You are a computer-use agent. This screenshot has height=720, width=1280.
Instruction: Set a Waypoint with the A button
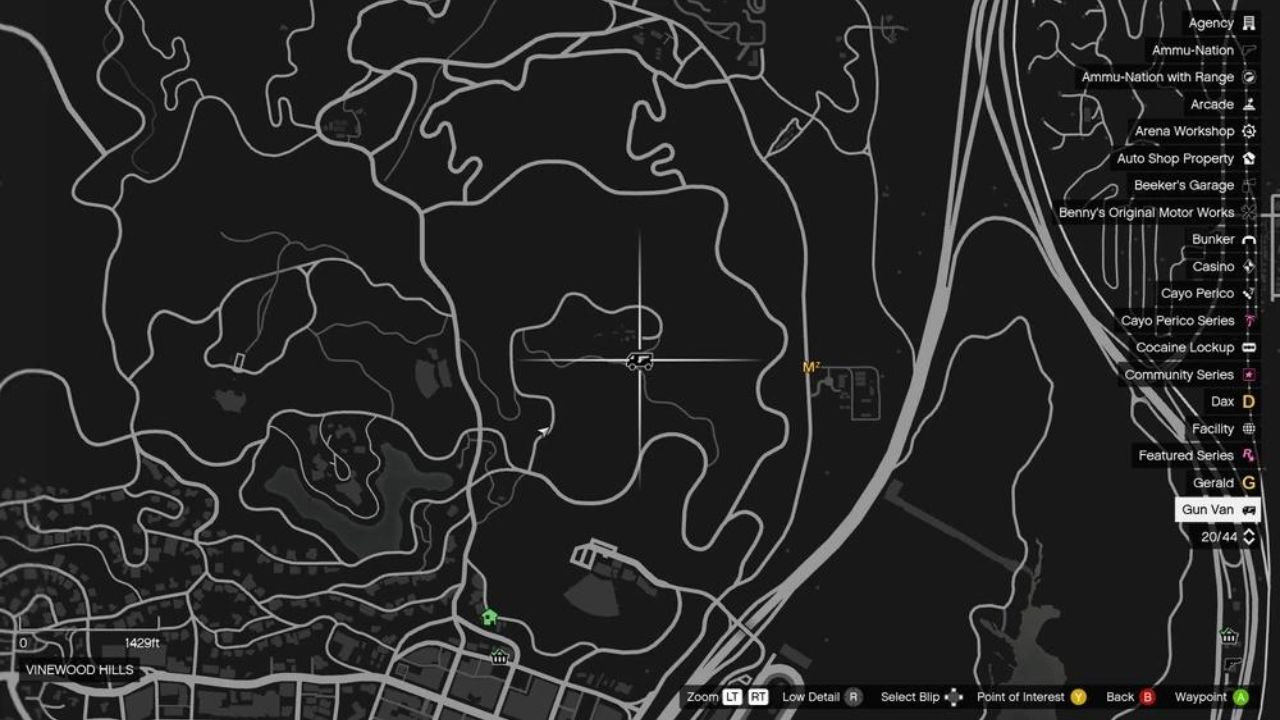pyautogui.click(x=1243, y=697)
